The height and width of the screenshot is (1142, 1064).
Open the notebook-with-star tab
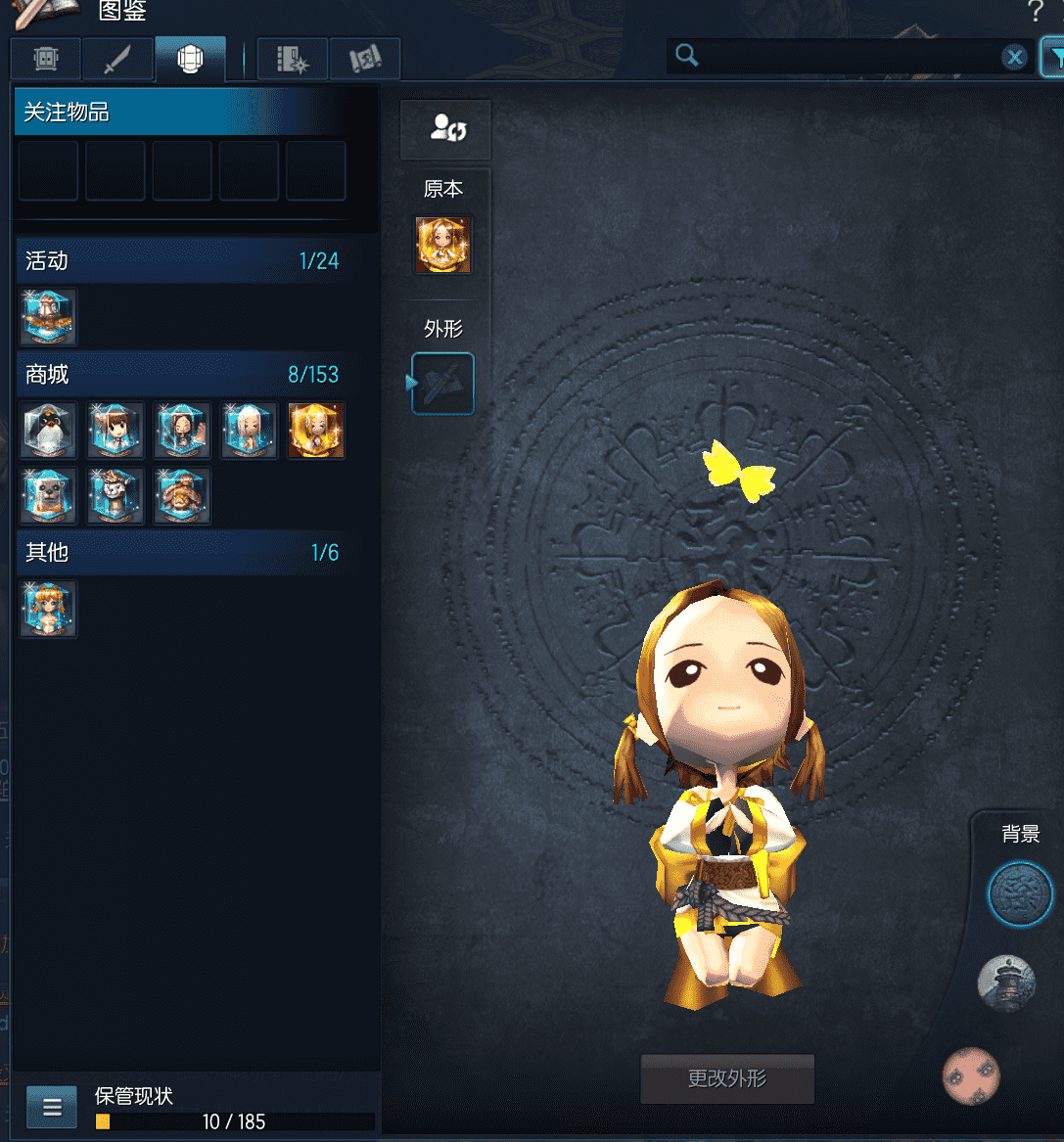coord(293,60)
